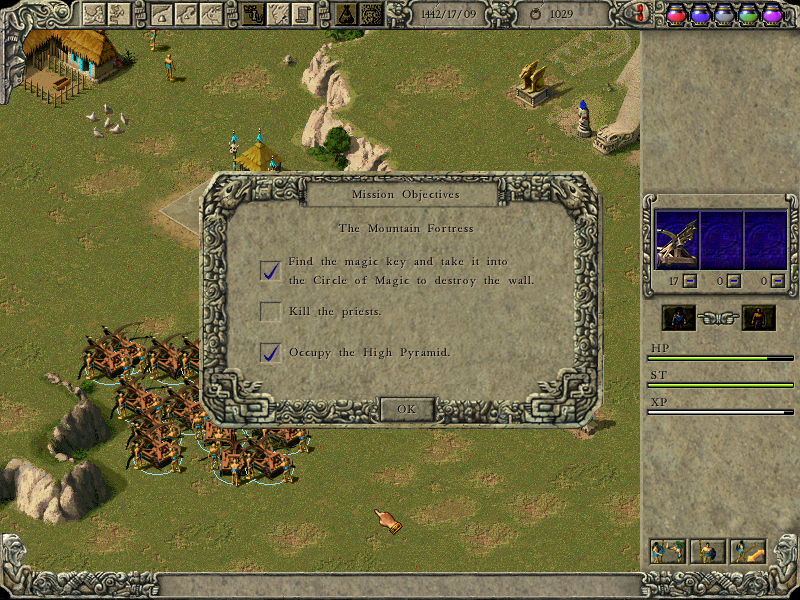Select the warrior with orange arrow command
The image size is (800, 600).
pyautogui.click(x=748, y=551)
